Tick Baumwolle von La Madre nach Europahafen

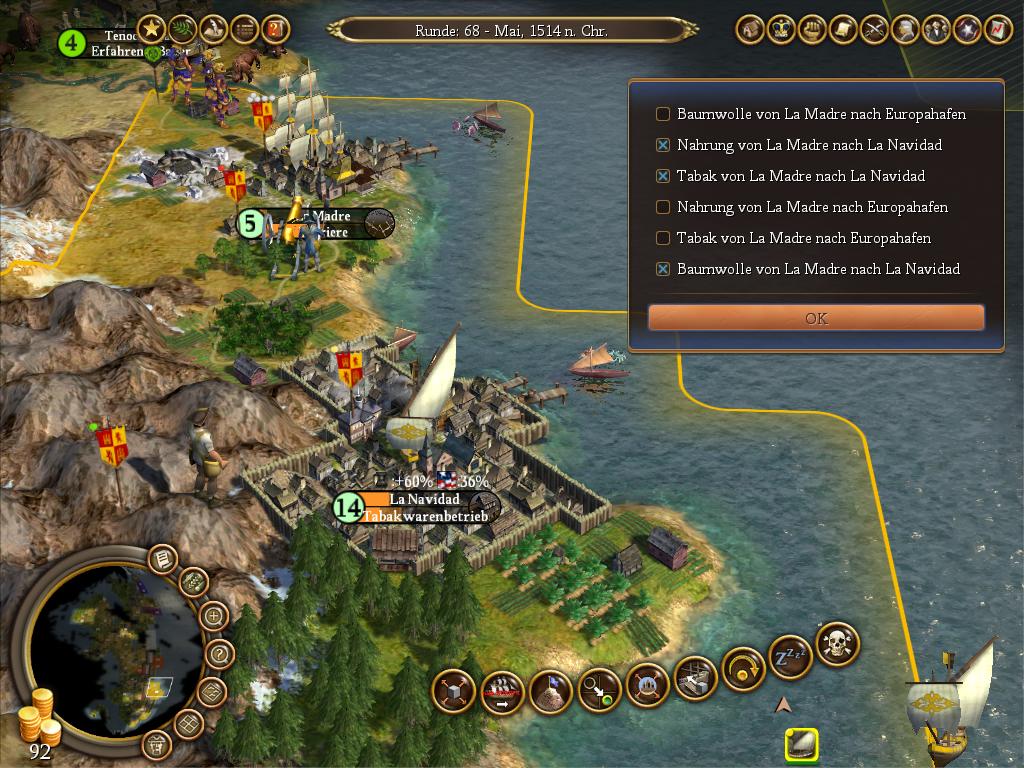click(663, 114)
